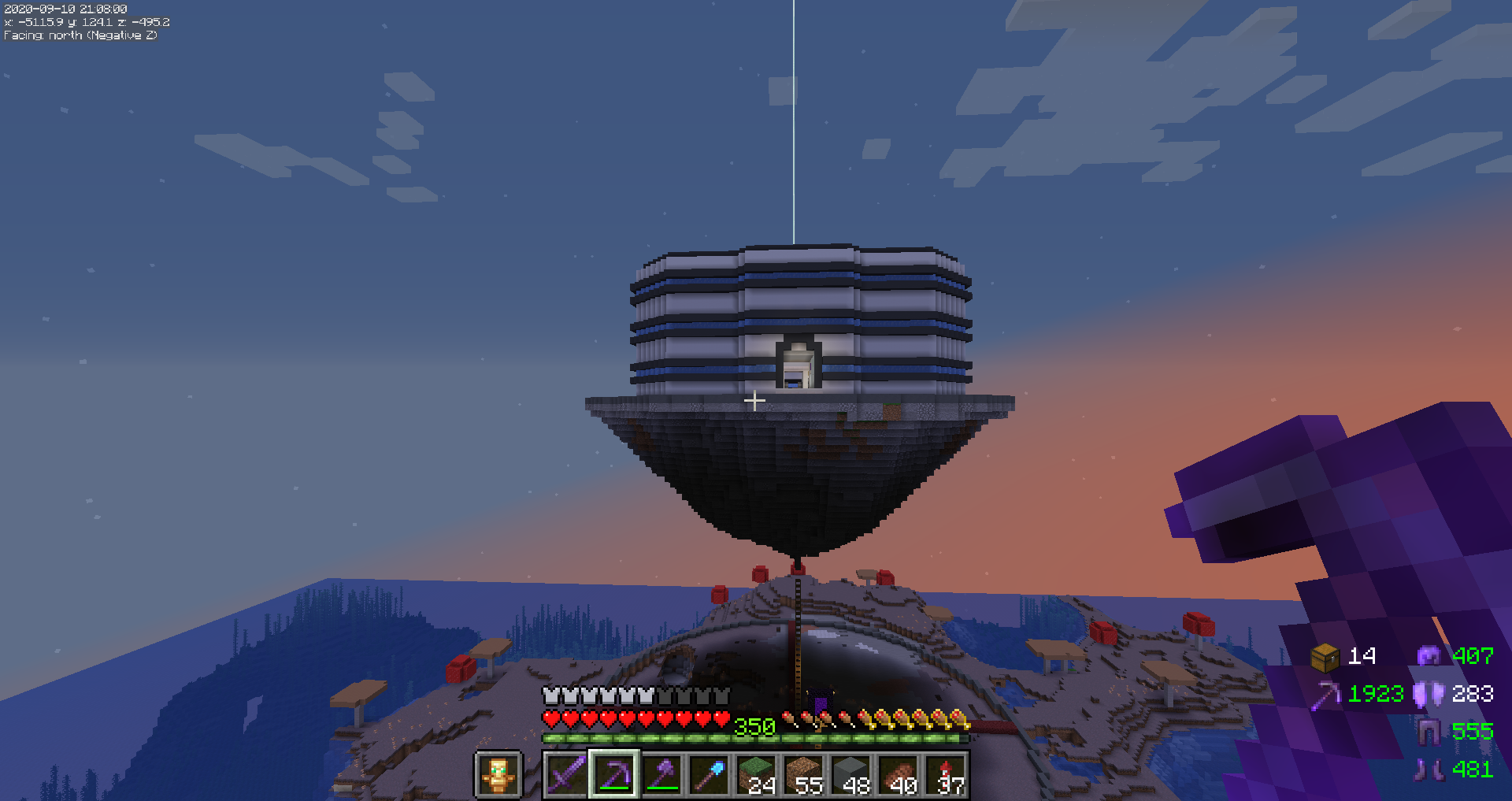Switch to the netherite axe slot
The width and height of the screenshot is (1512, 801).
pyautogui.click(x=662, y=775)
